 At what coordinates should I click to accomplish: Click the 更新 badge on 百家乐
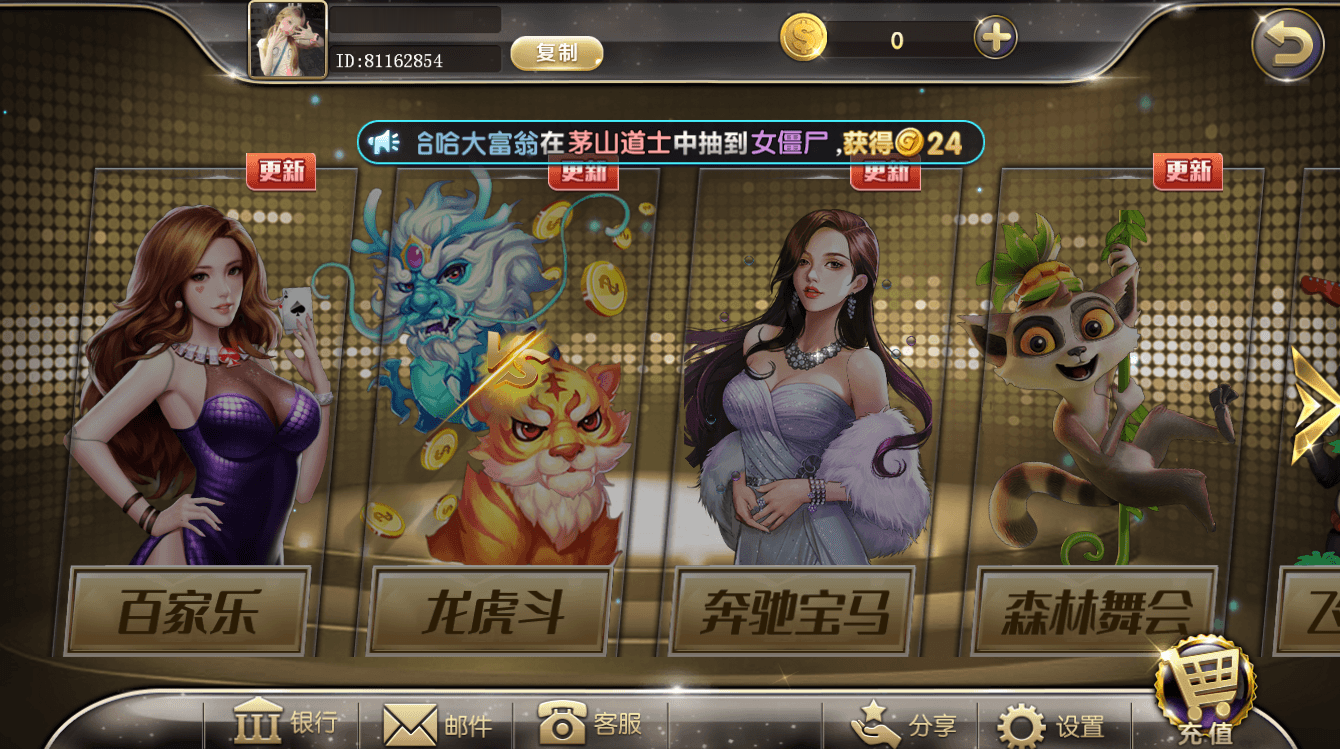[283, 172]
